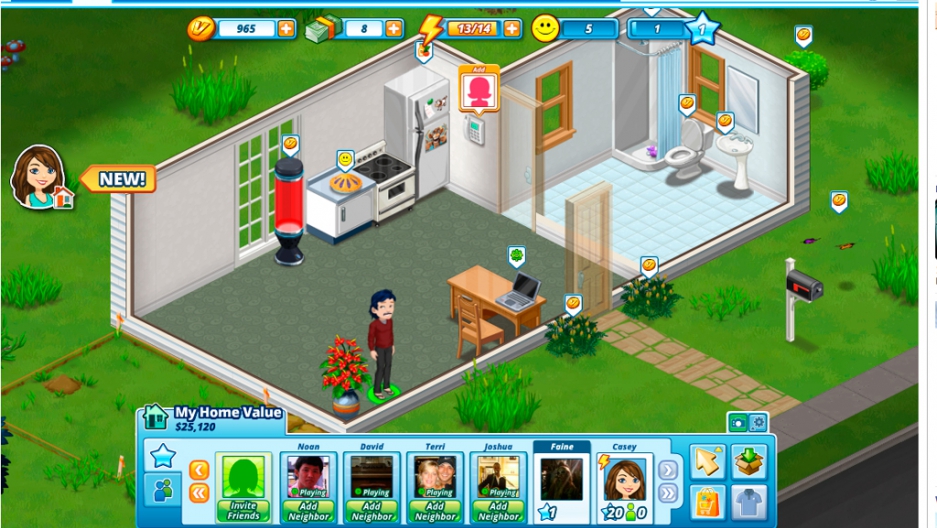
Task: Click the Invite Friends button
Action: point(244,510)
